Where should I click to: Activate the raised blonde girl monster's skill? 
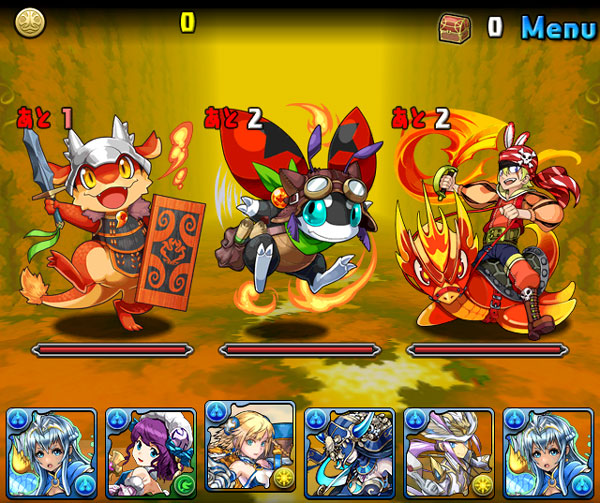click(250, 445)
